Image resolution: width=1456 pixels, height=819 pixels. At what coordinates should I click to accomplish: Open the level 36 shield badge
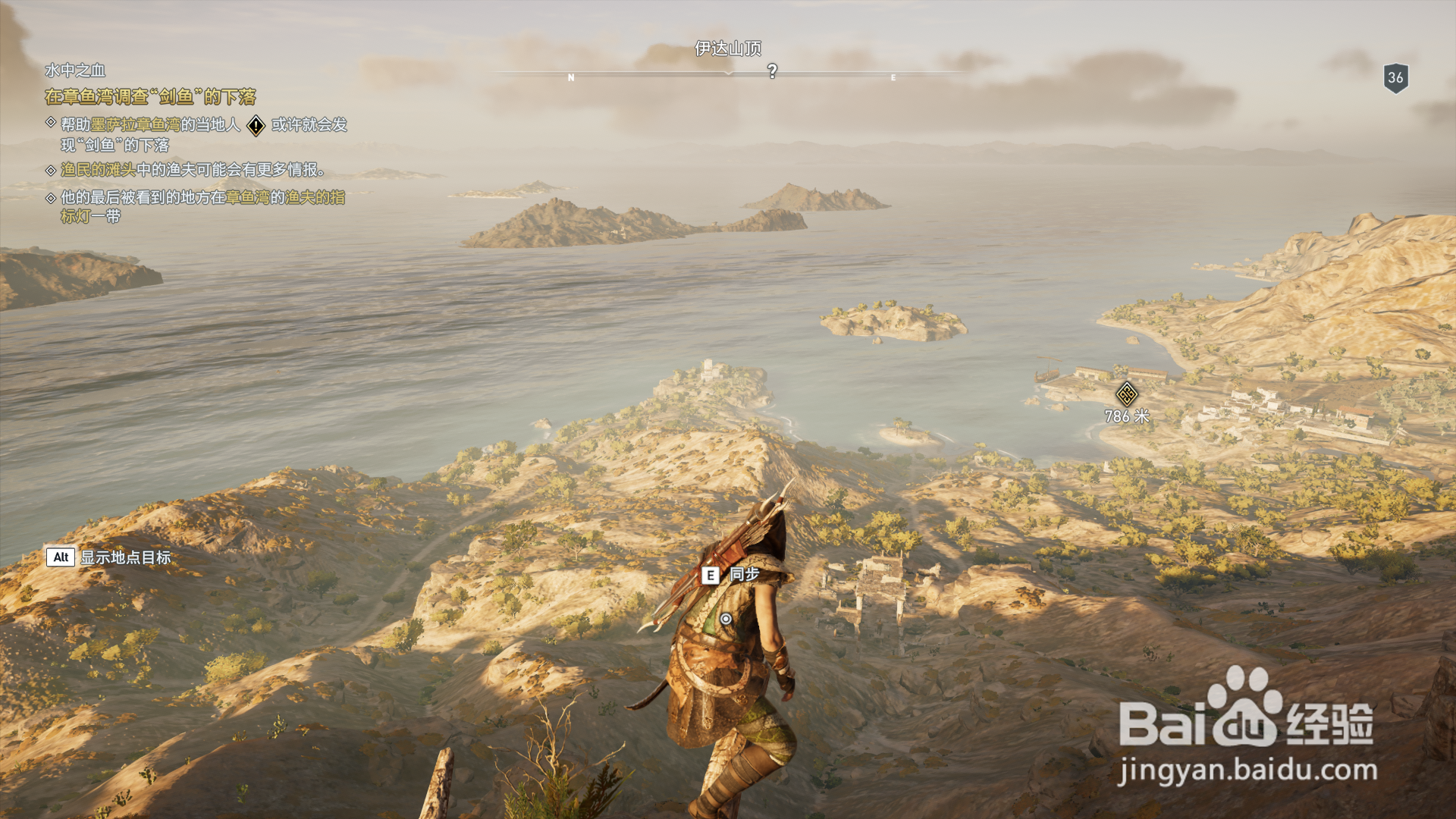pos(1395,77)
